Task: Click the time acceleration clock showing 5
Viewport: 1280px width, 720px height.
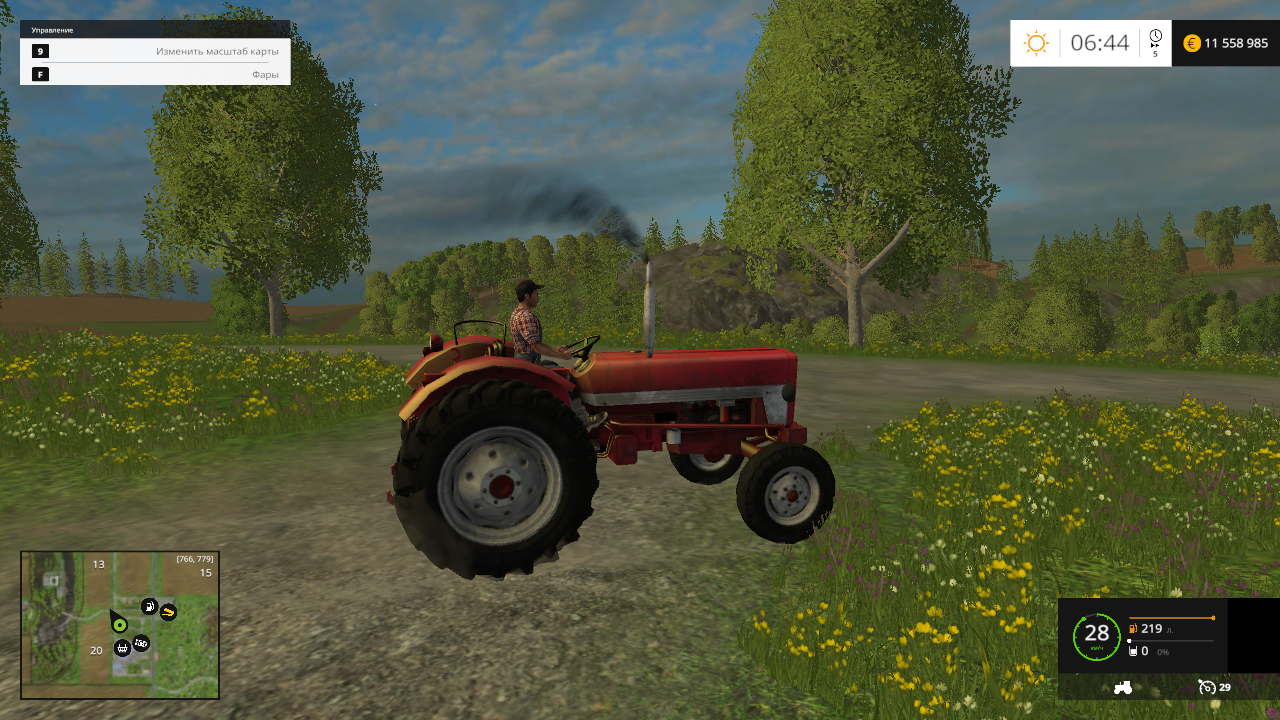Action: pos(1155,40)
